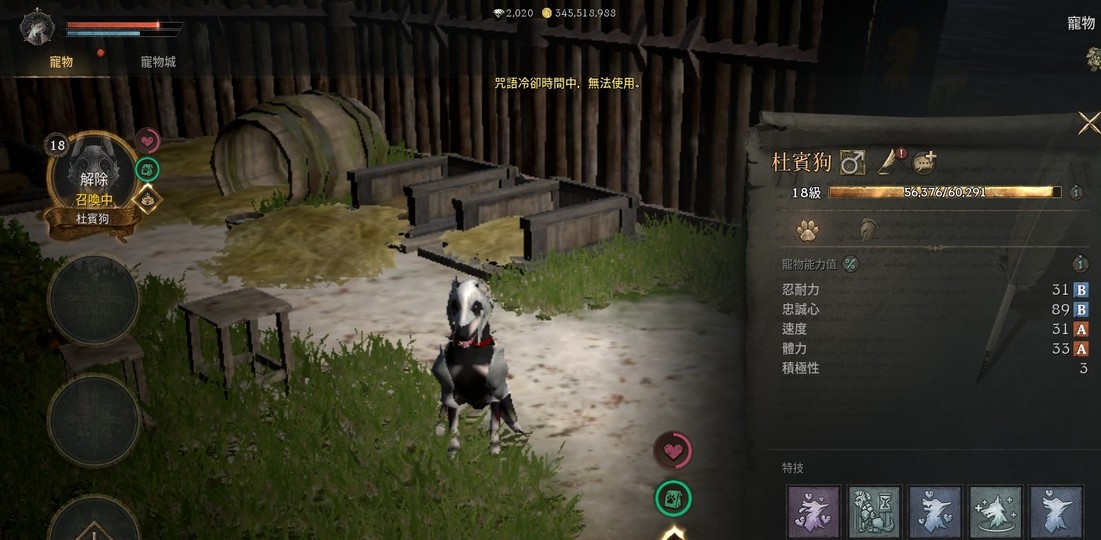Viewport: 1101px width, 540px height.
Task: Tap the pink heart affection button near pet
Action: click(673, 451)
